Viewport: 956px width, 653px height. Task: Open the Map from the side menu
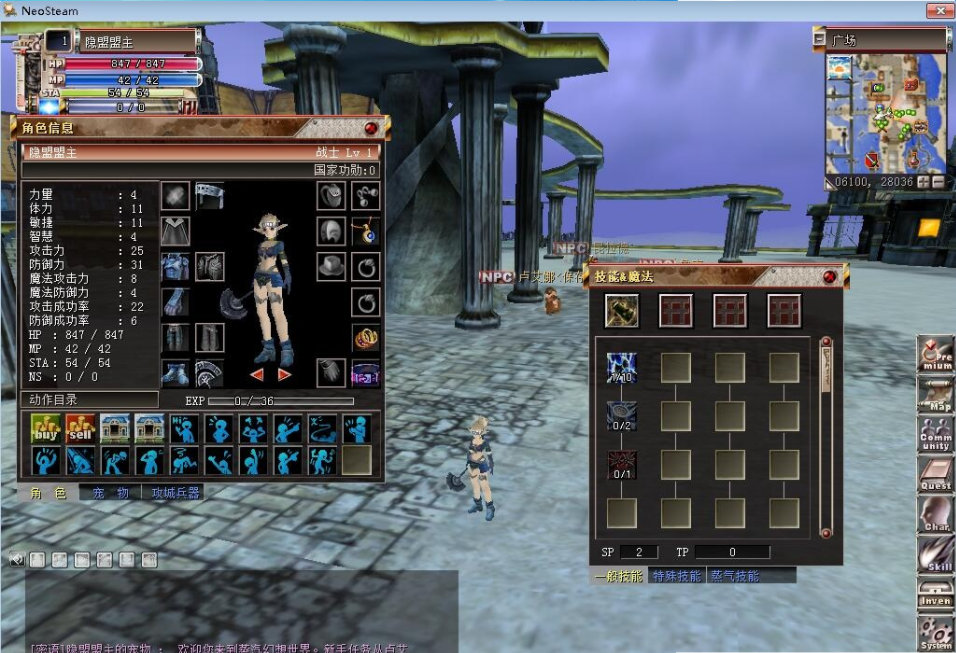coord(936,396)
